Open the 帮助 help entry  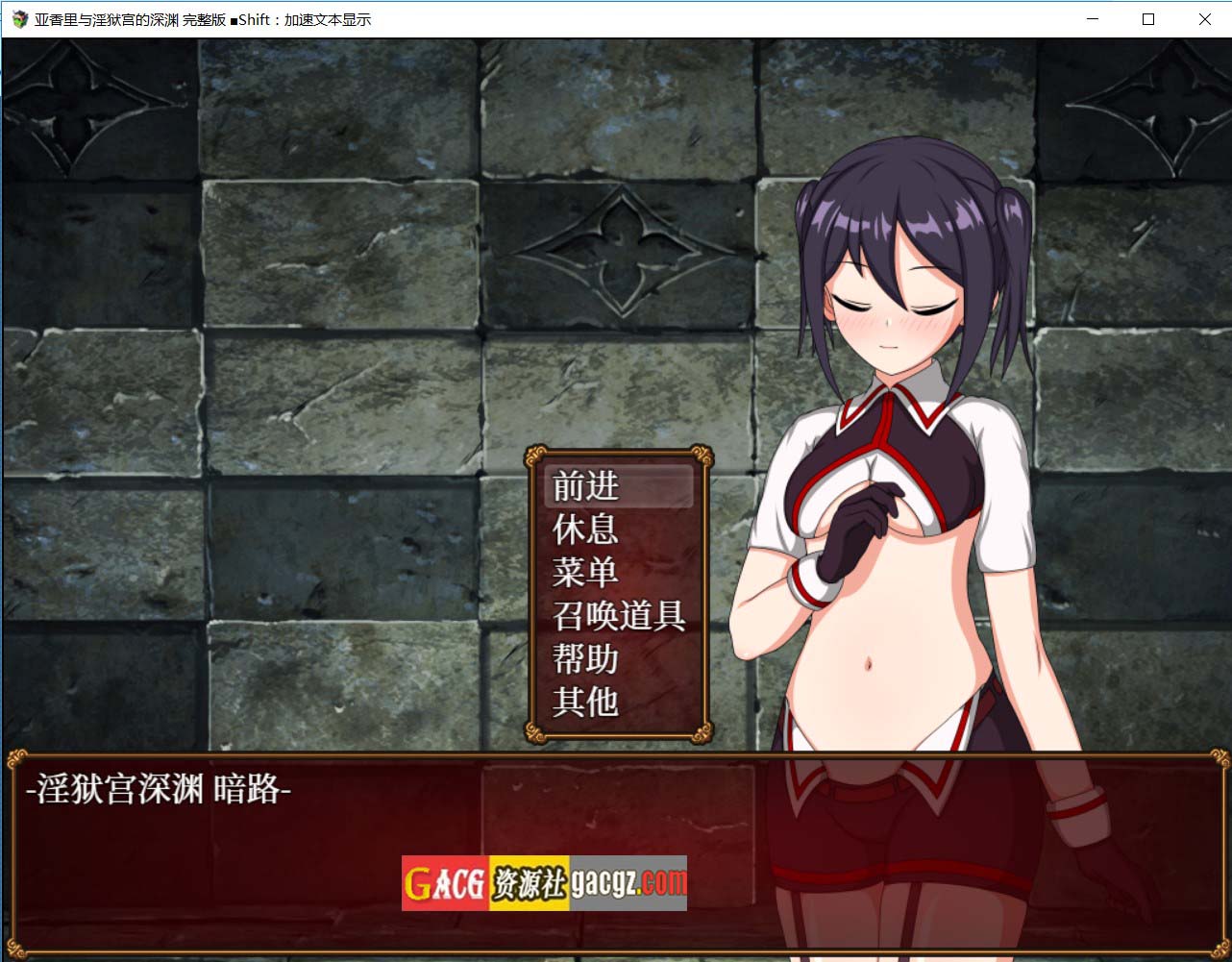pyautogui.click(x=618, y=659)
